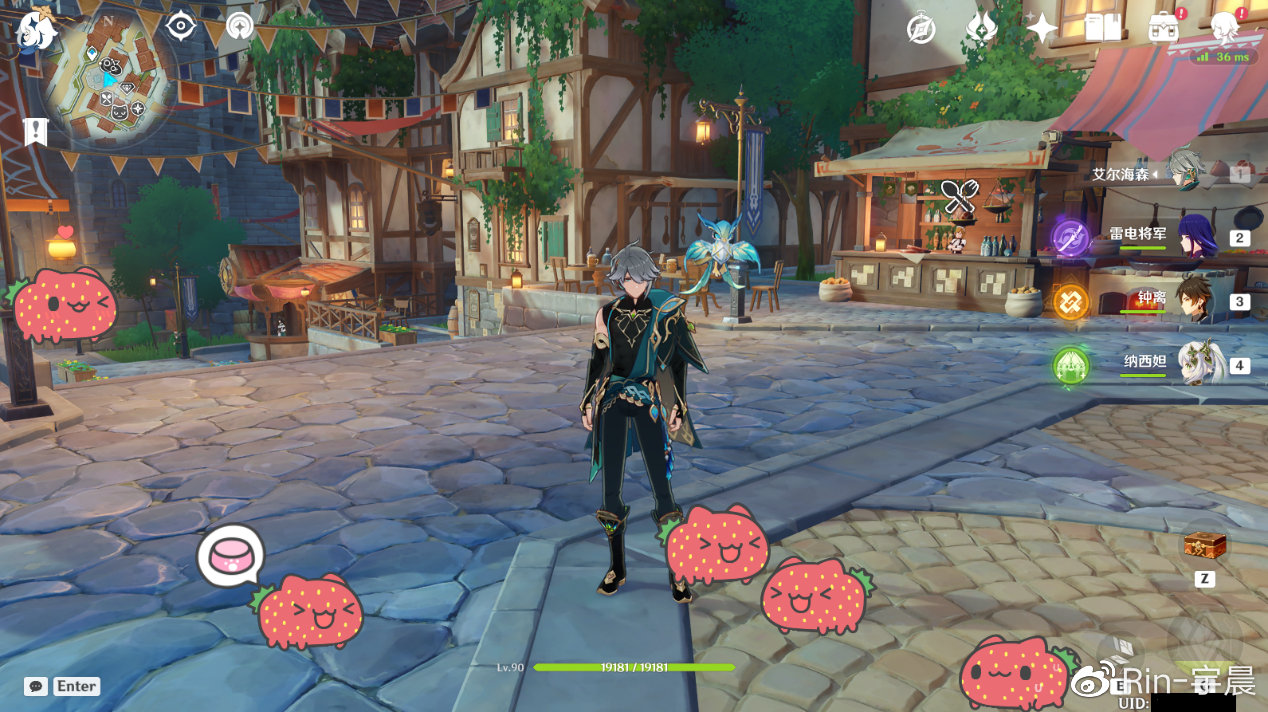Switch to party member 纳西妲
1268x712 pixels.
[x=1196, y=364]
